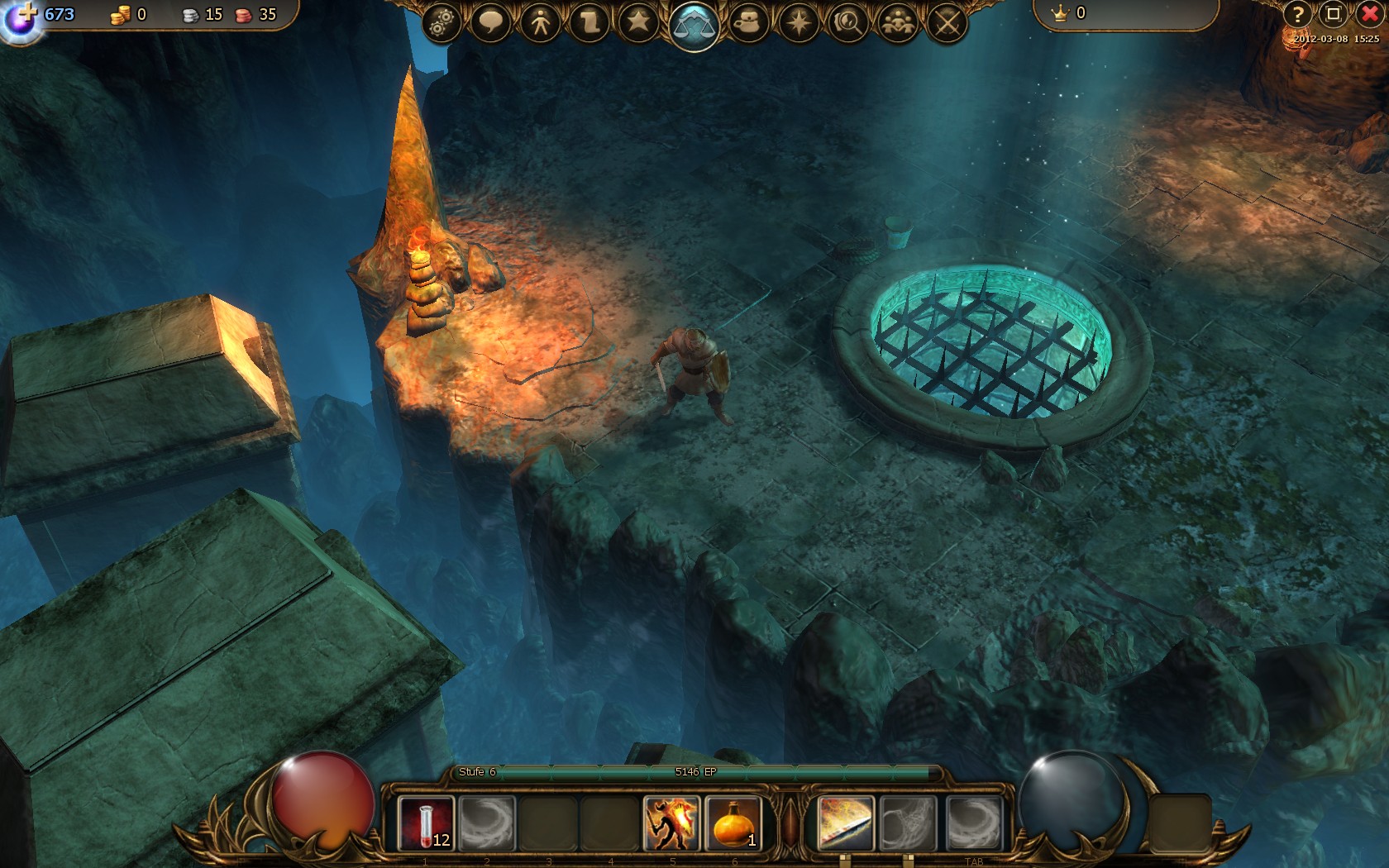Open the group of people icon
This screenshot has width=1389, height=868.
(x=897, y=22)
